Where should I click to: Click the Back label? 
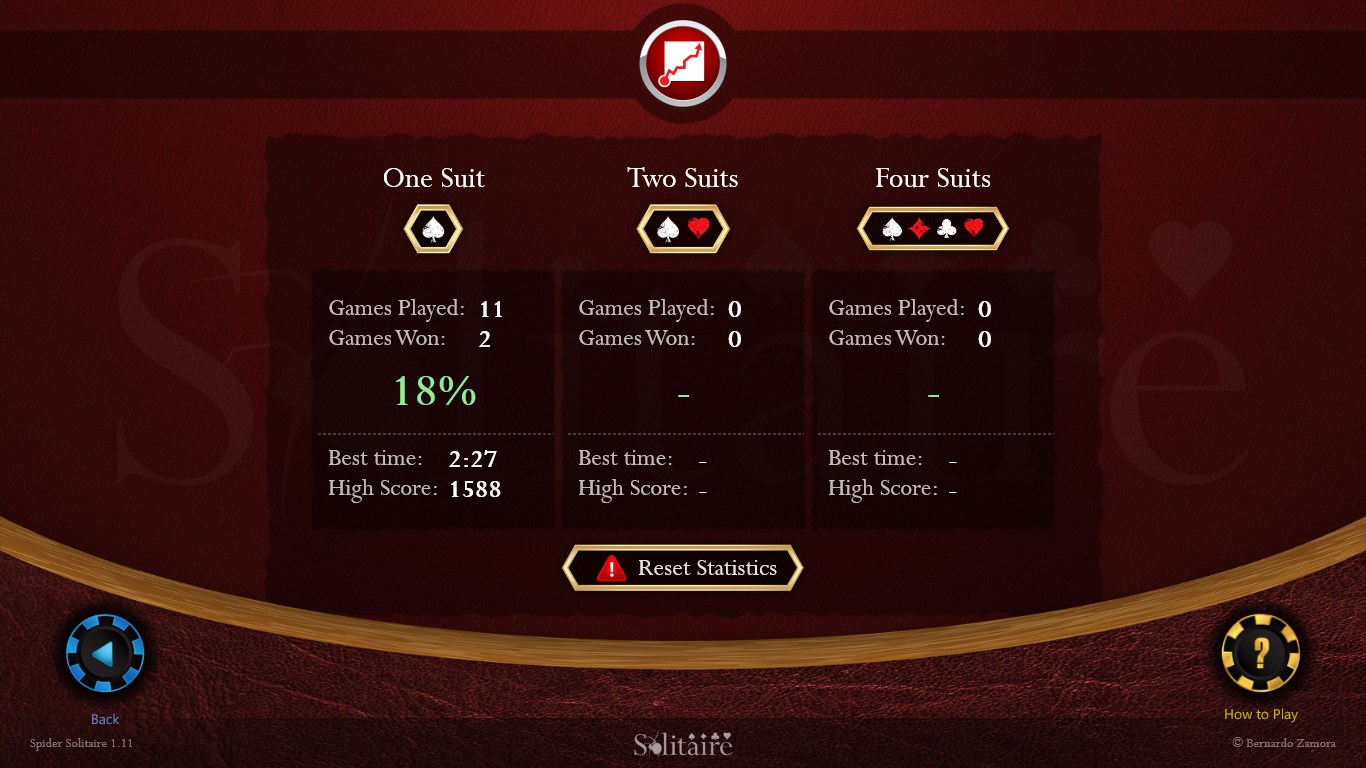tap(104, 718)
